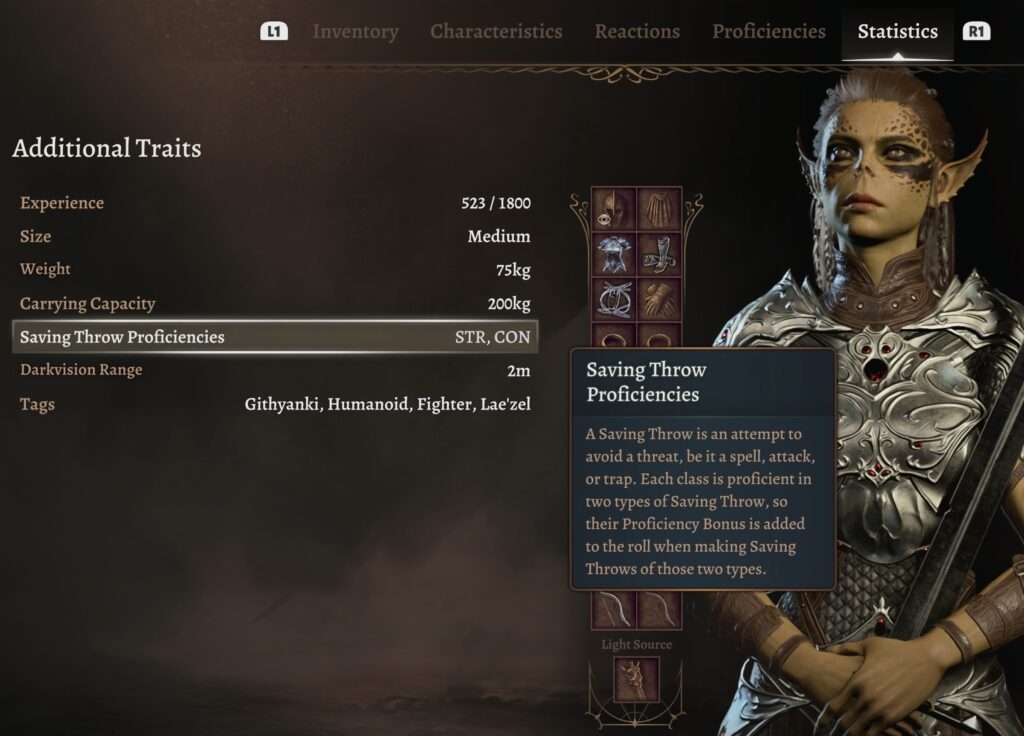Go to the Proficiencies tab
The width and height of the screenshot is (1024, 736).
(x=768, y=32)
